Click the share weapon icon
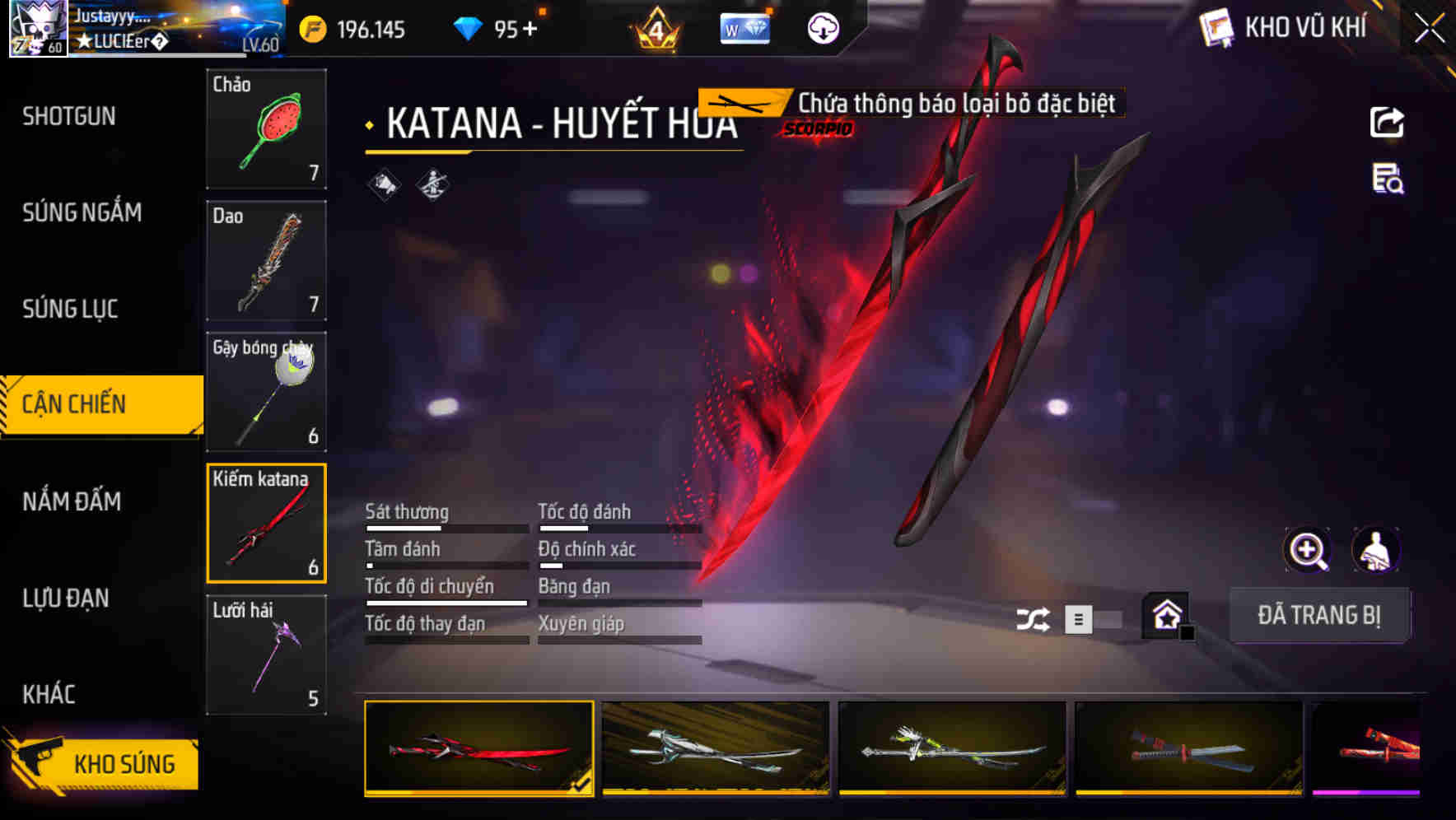The height and width of the screenshot is (820, 1456). tap(1388, 122)
